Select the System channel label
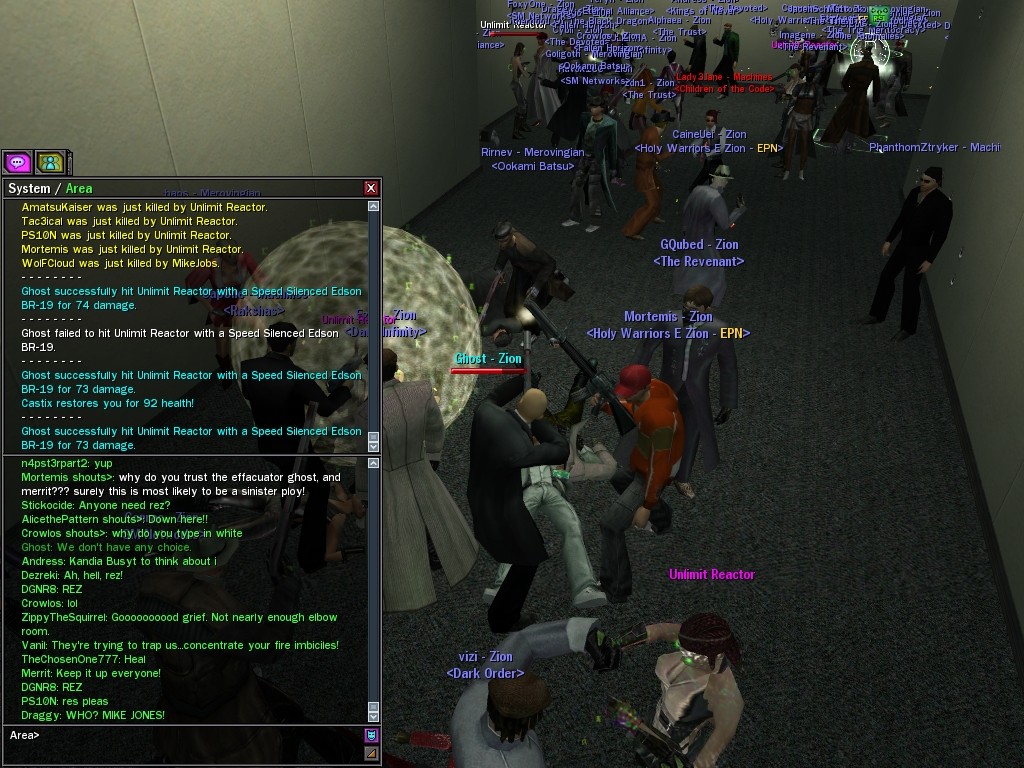Image resolution: width=1024 pixels, height=768 pixels. pos(28,188)
